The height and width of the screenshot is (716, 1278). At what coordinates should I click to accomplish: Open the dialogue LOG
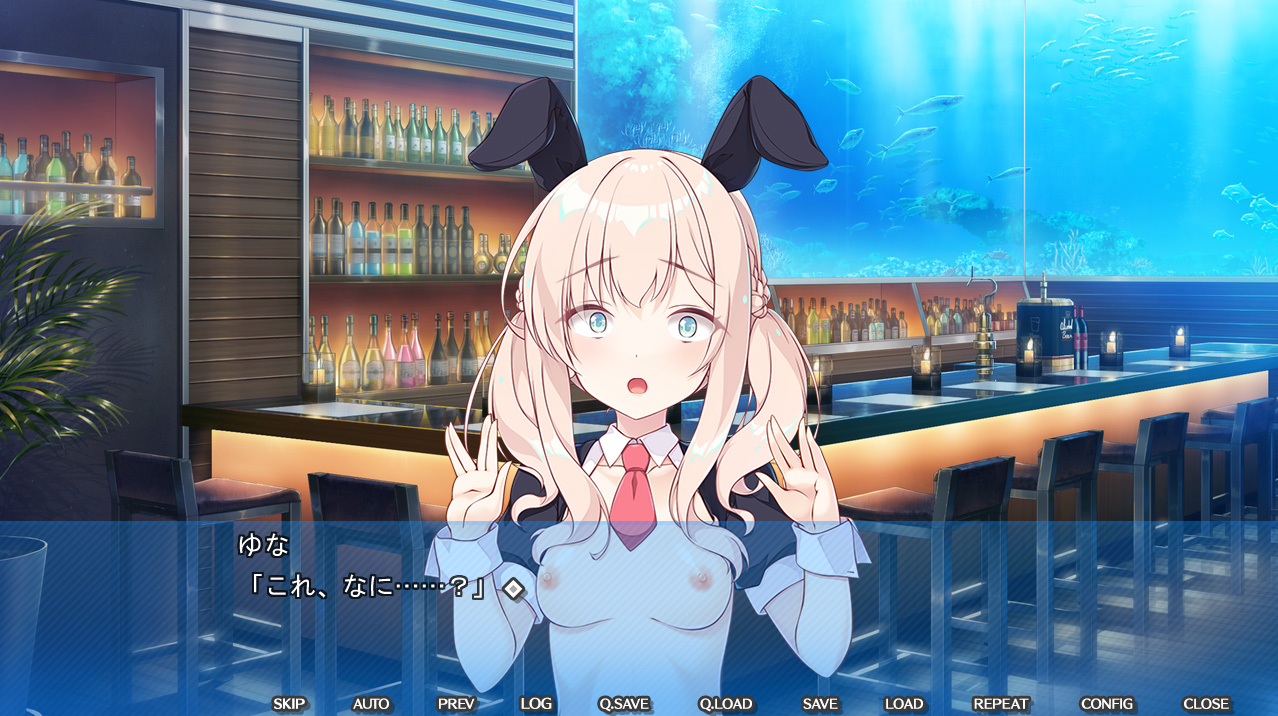click(x=536, y=704)
